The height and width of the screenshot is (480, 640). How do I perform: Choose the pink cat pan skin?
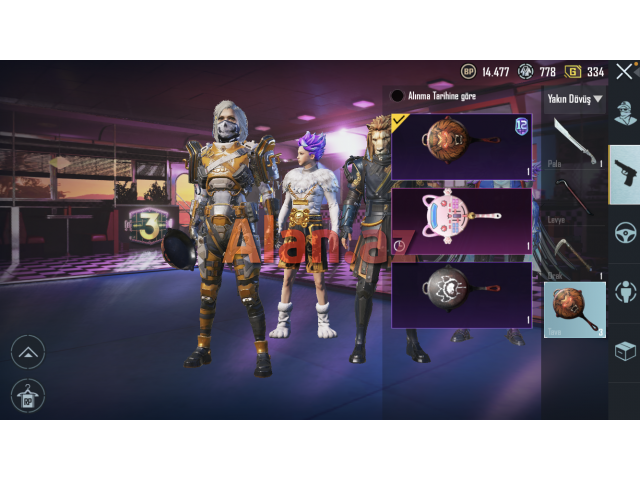(461, 221)
